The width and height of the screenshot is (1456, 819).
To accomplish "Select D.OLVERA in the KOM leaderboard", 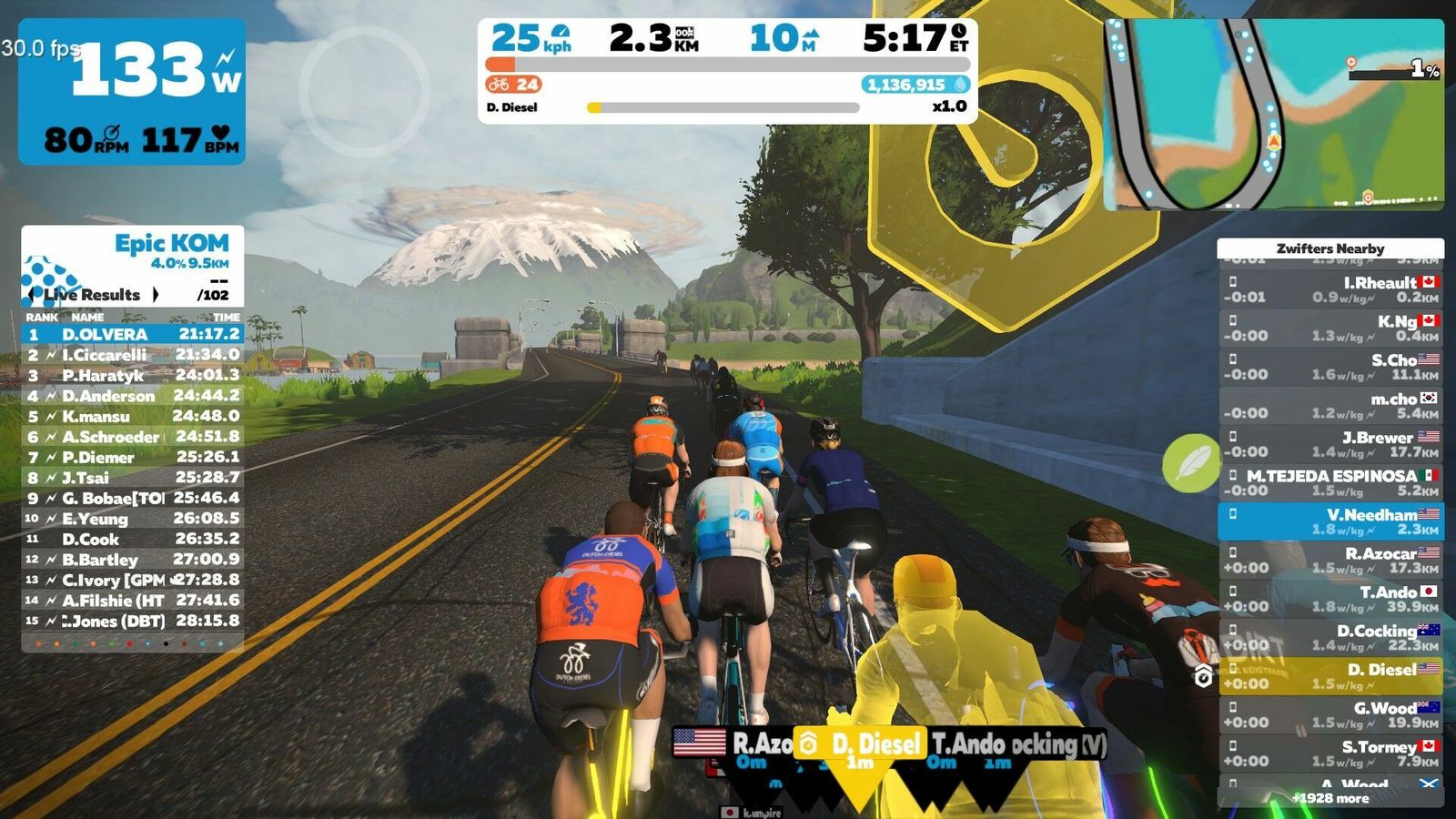I will point(133,334).
